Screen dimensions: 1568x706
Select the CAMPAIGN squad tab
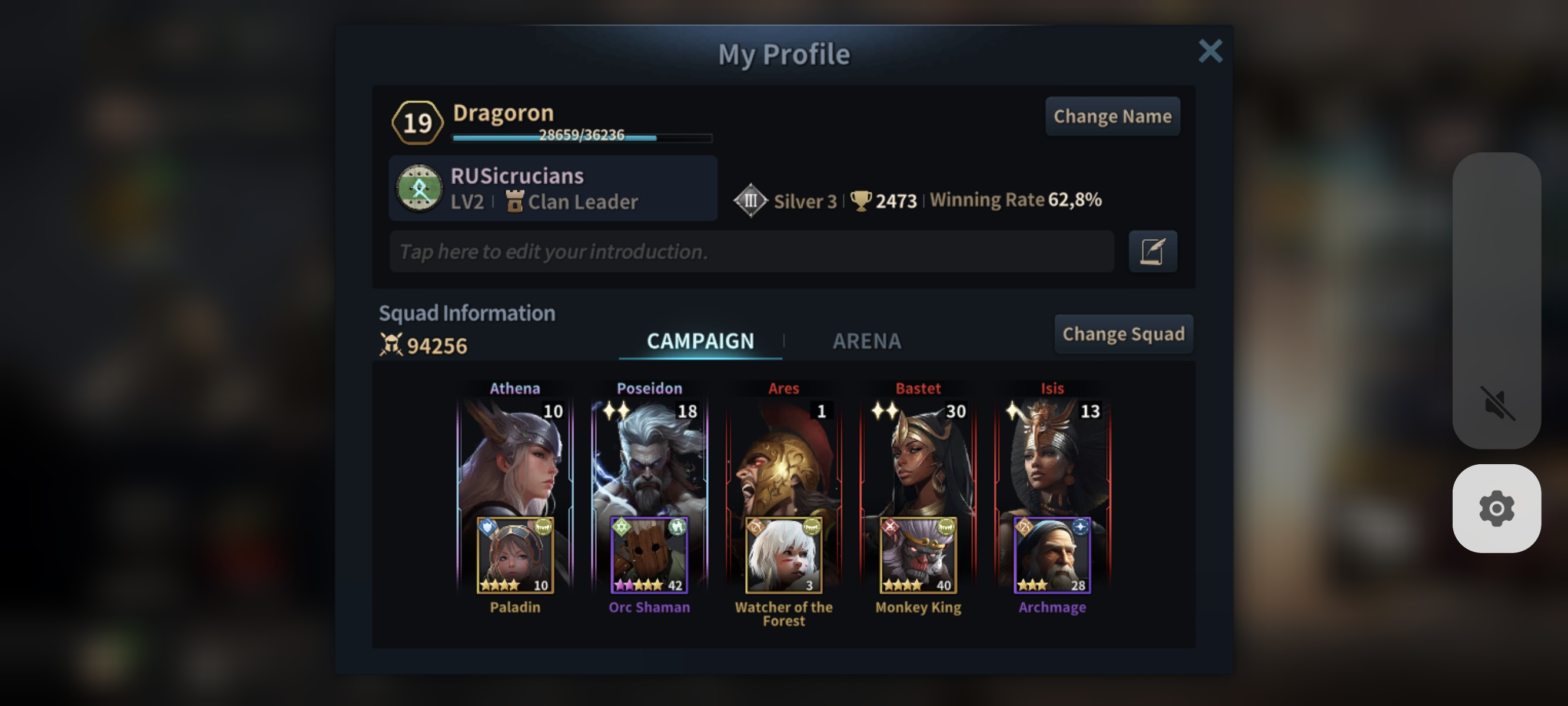coord(700,341)
